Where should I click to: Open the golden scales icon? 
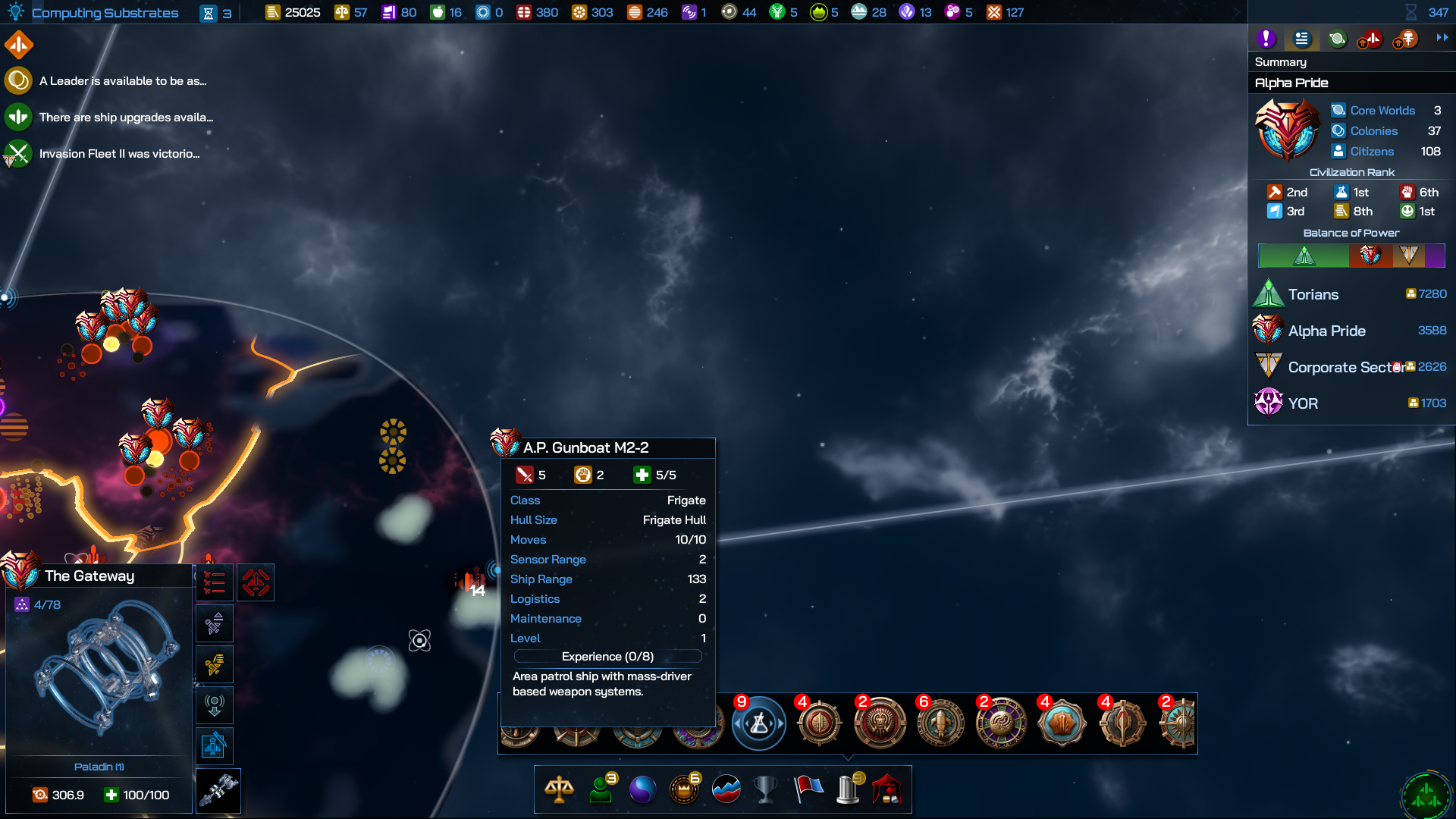[559, 789]
